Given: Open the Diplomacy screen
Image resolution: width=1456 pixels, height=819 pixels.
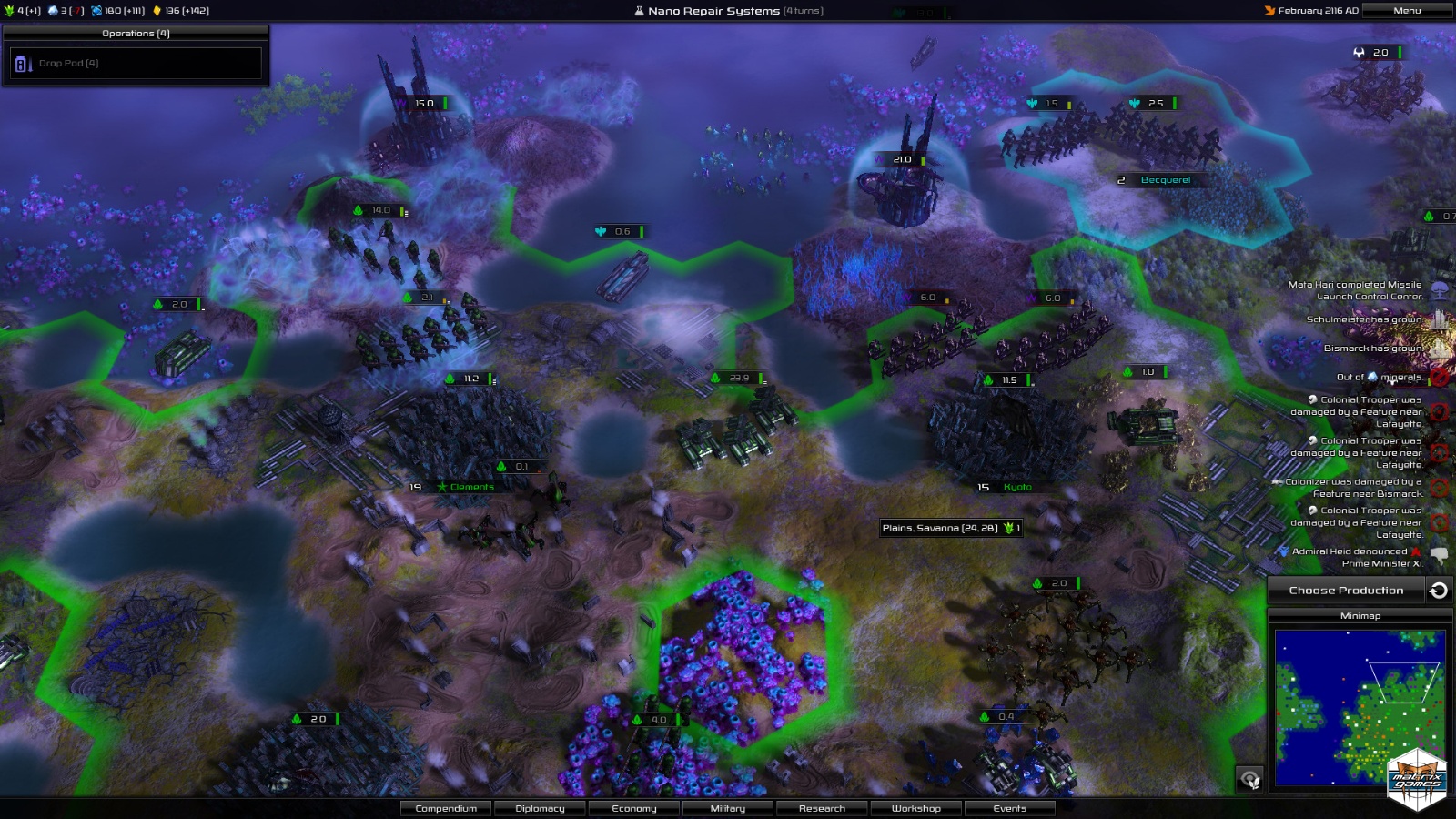Looking at the screenshot, I should (540, 808).
